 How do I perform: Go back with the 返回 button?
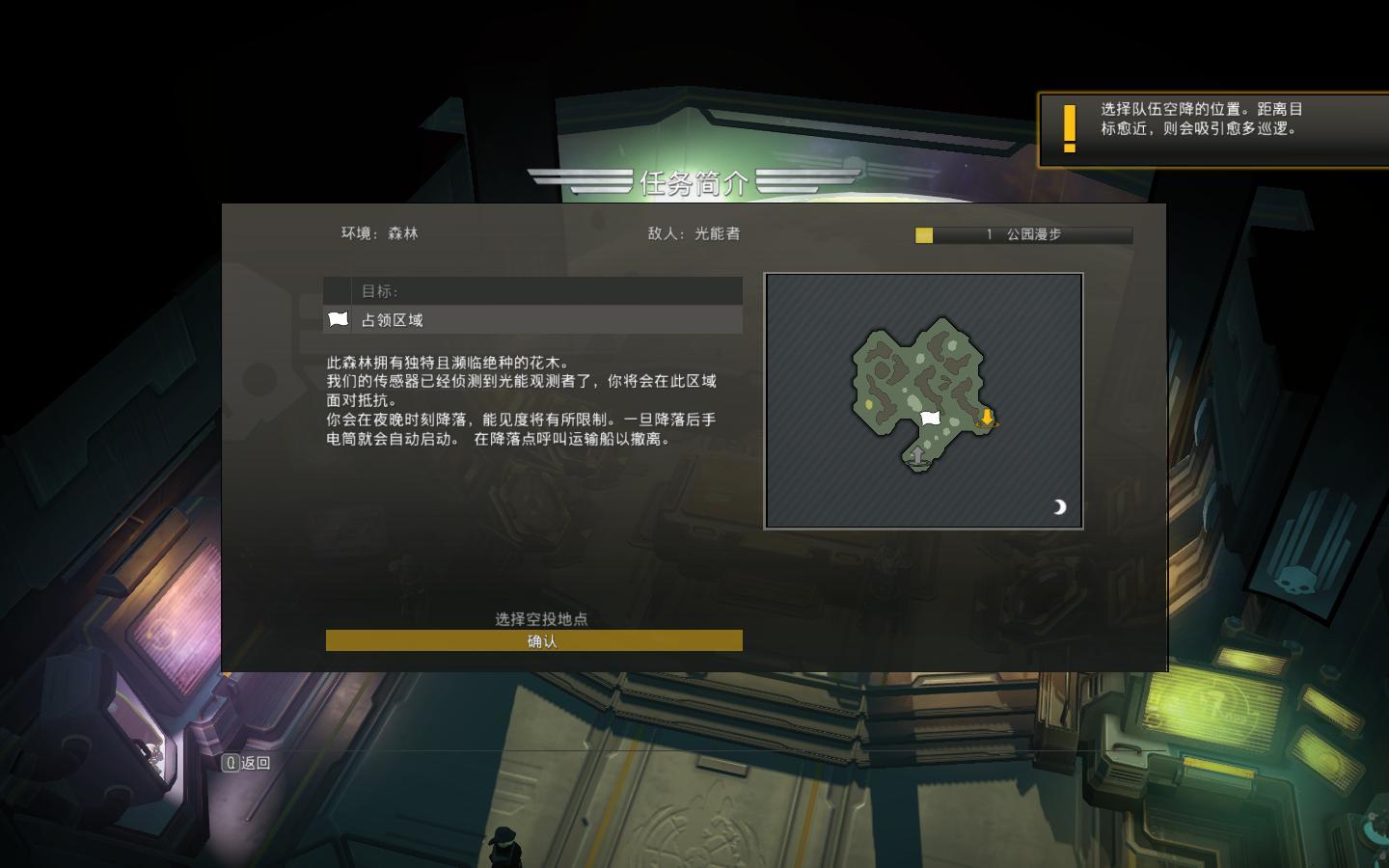pyautogui.click(x=247, y=763)
